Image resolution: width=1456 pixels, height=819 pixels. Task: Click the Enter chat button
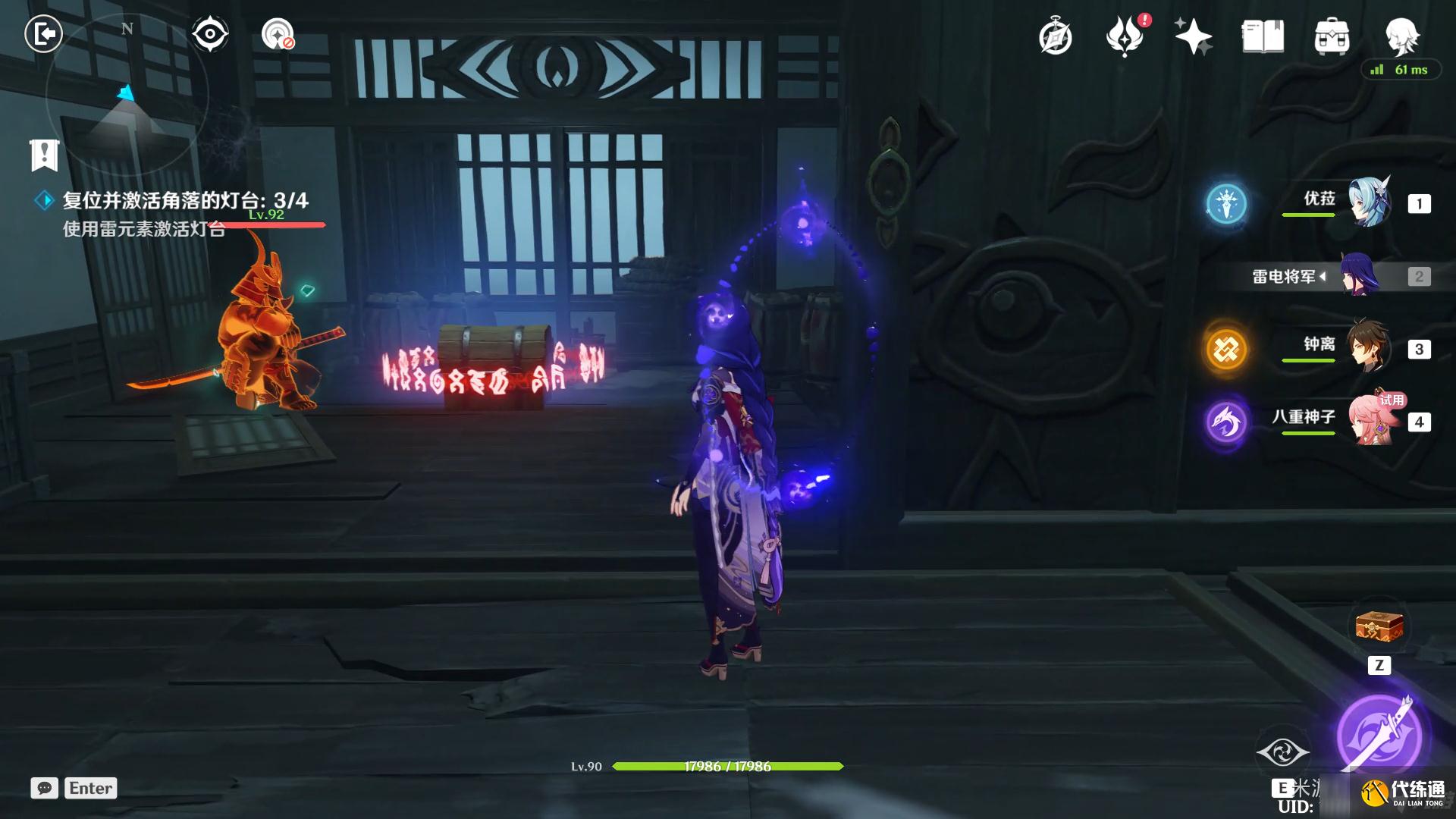[x=90, y=788]
